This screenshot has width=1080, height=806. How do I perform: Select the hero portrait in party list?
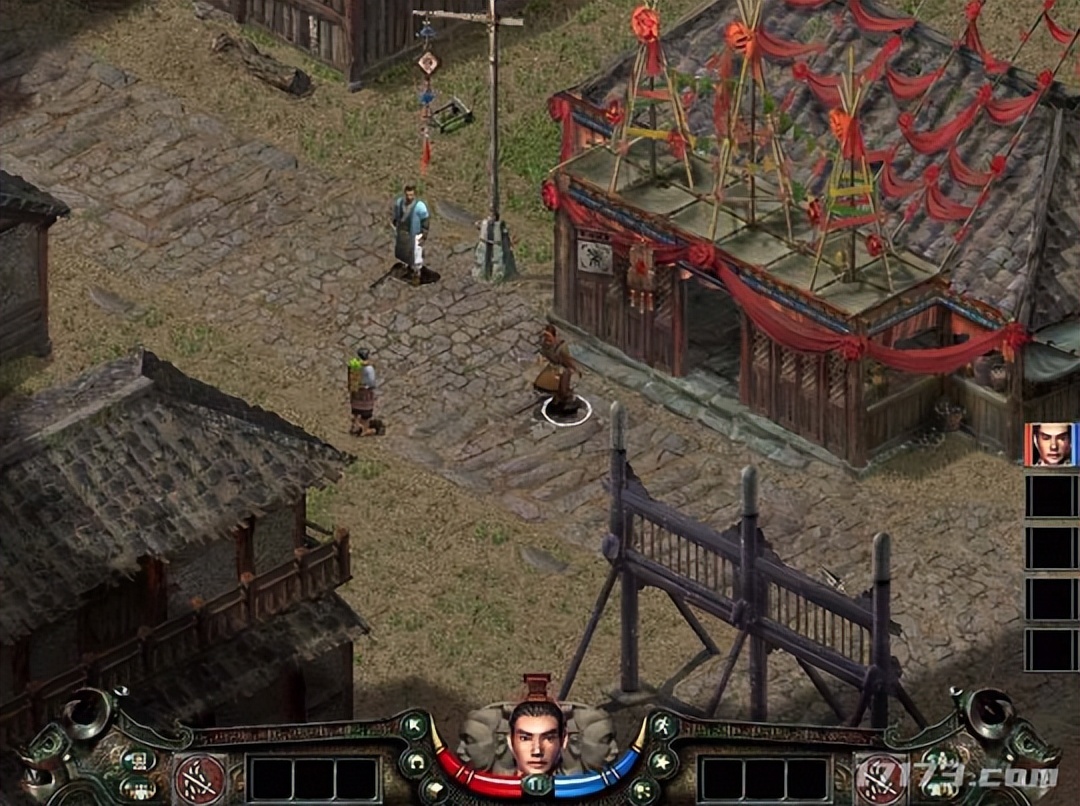point(1049,445)
